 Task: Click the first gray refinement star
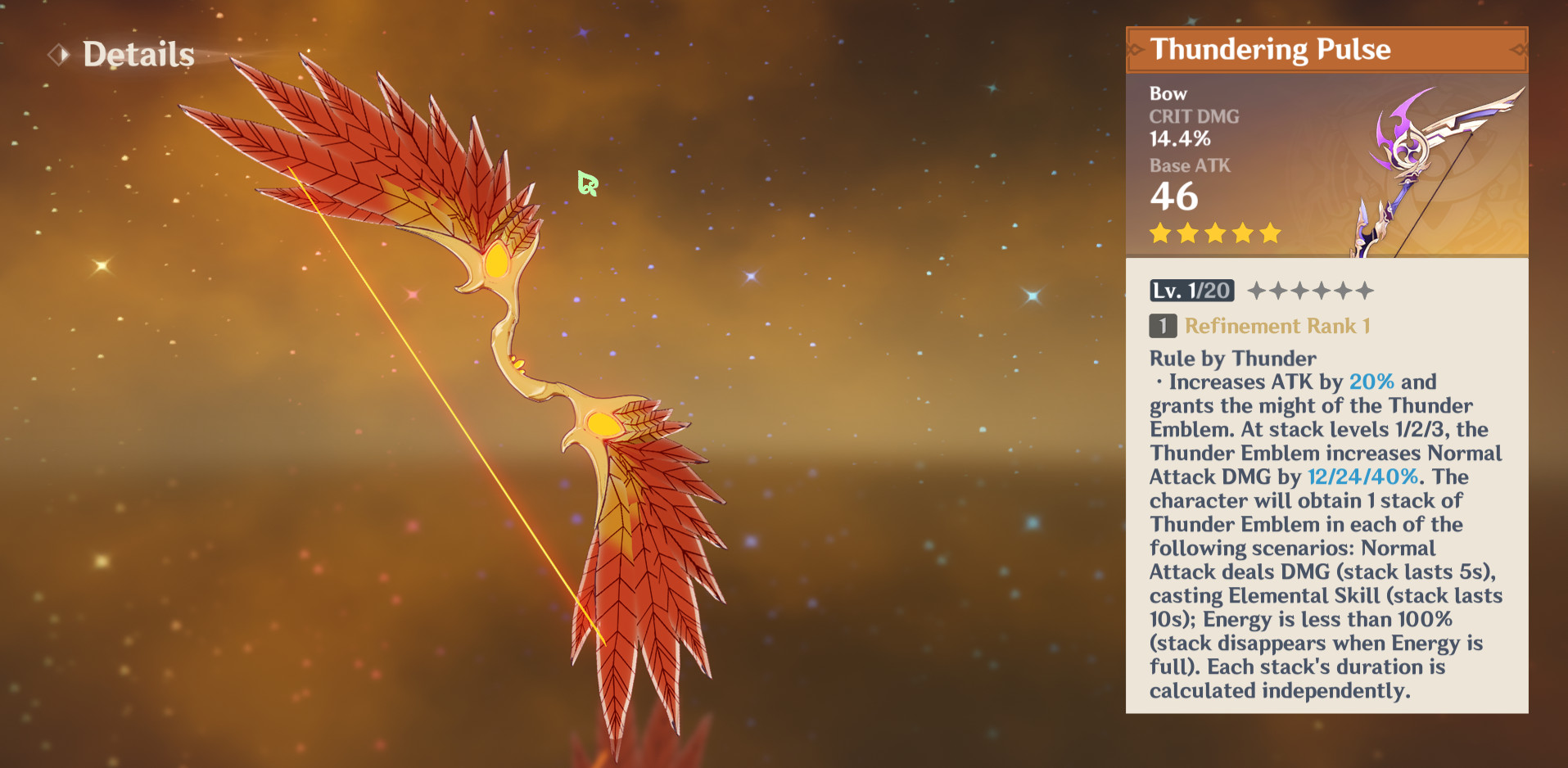click(x=1254, y=290)
